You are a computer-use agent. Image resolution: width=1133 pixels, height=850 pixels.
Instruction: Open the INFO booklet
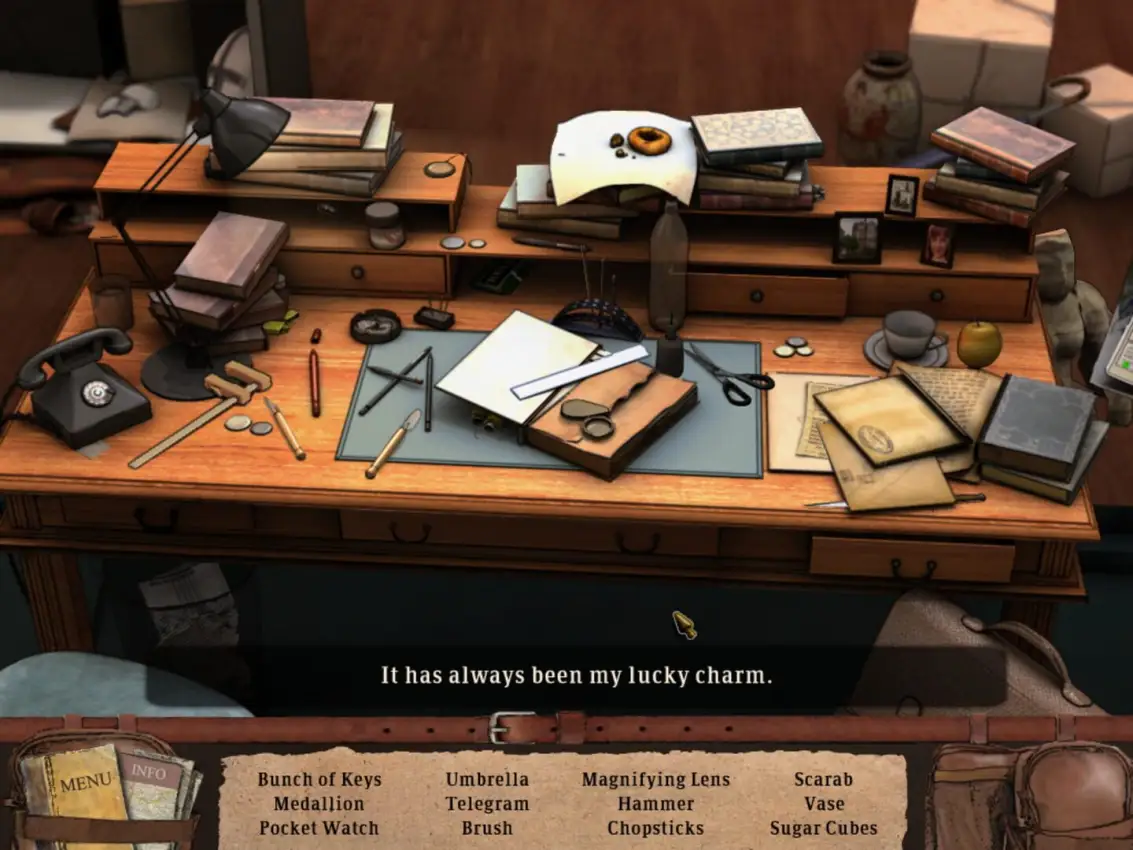(150, 774)
